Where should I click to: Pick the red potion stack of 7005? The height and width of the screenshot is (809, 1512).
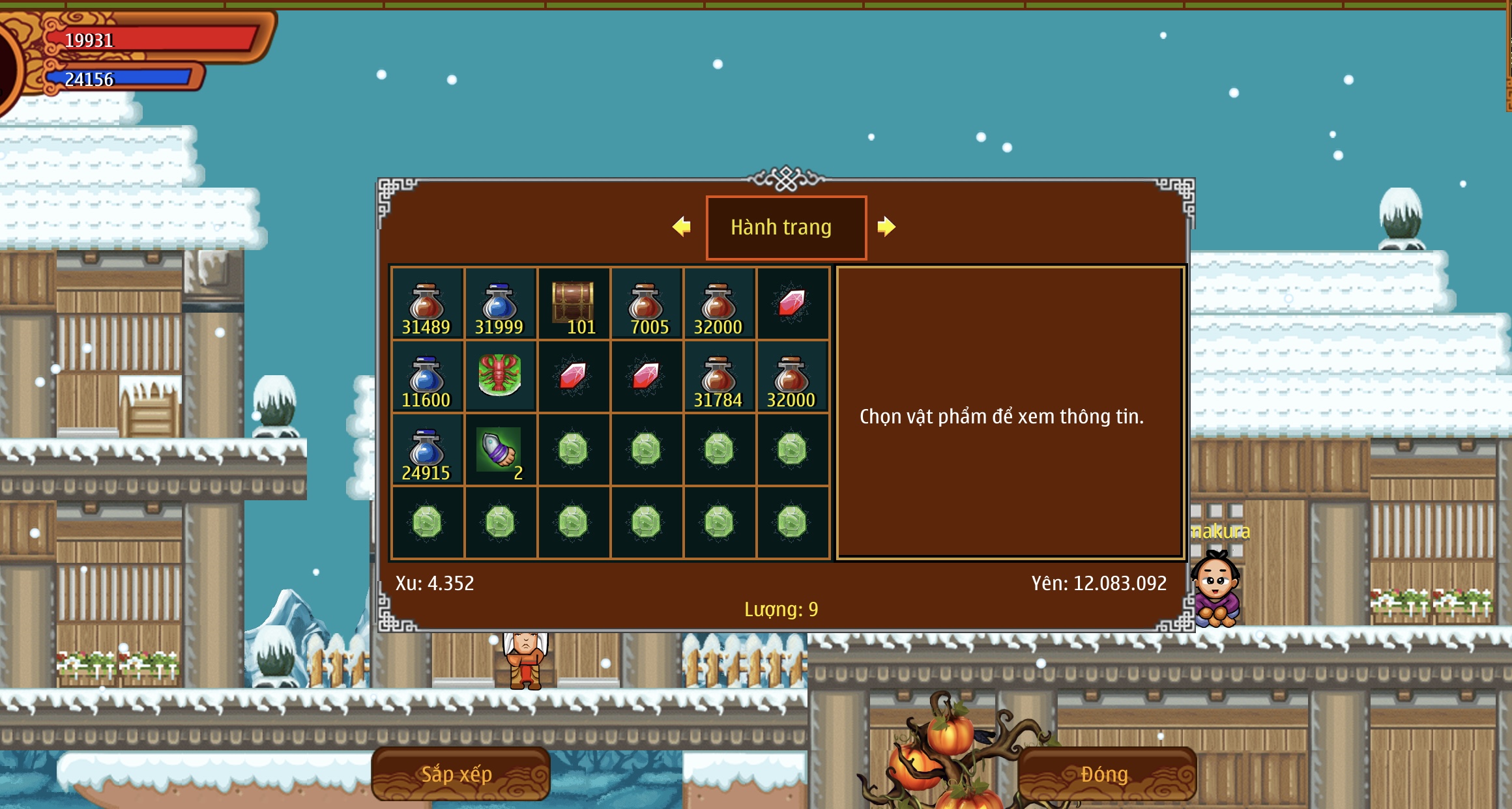(x=646, y=304)
